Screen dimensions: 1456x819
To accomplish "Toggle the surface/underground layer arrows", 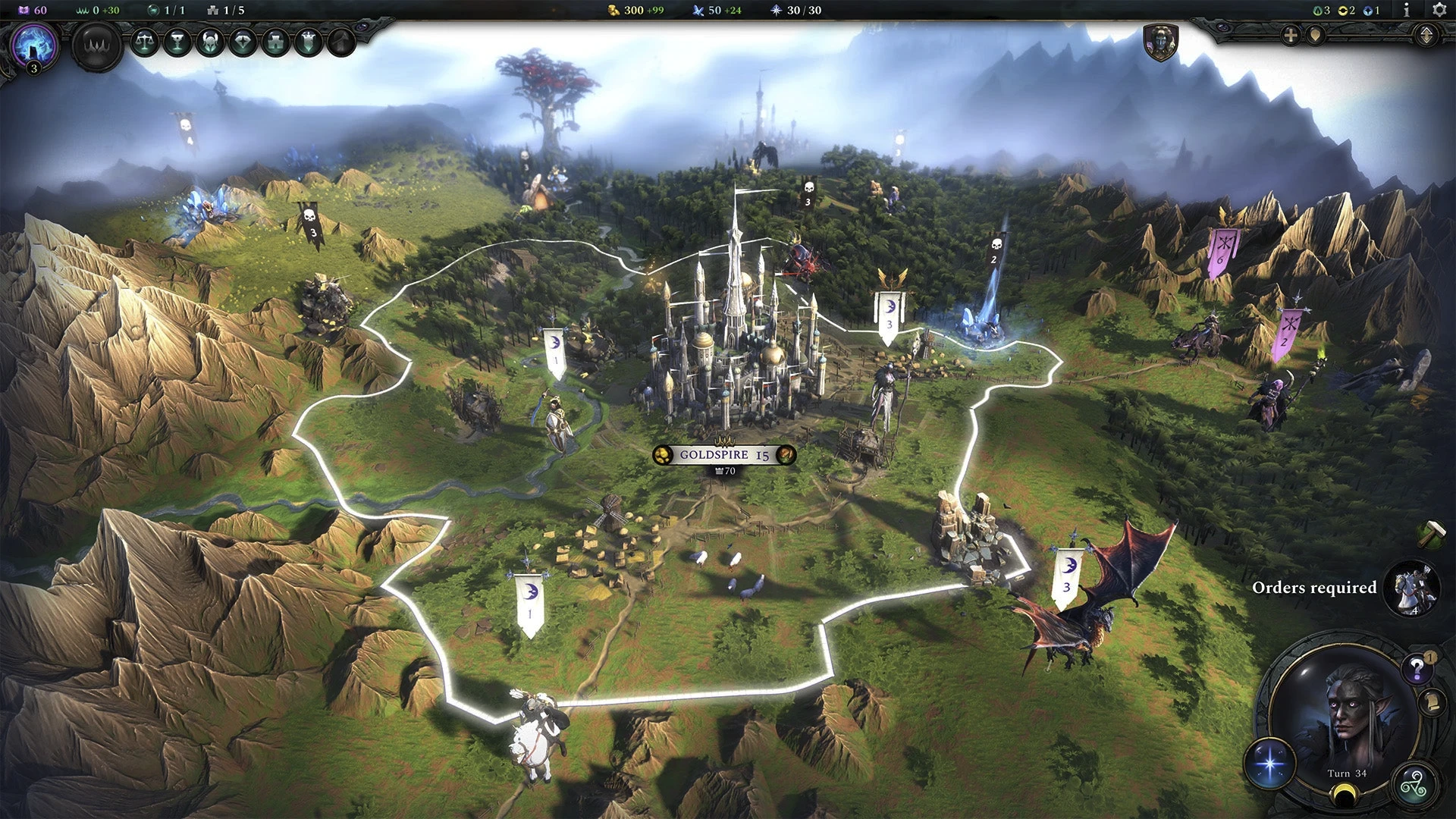I will tap(1426, 35).
